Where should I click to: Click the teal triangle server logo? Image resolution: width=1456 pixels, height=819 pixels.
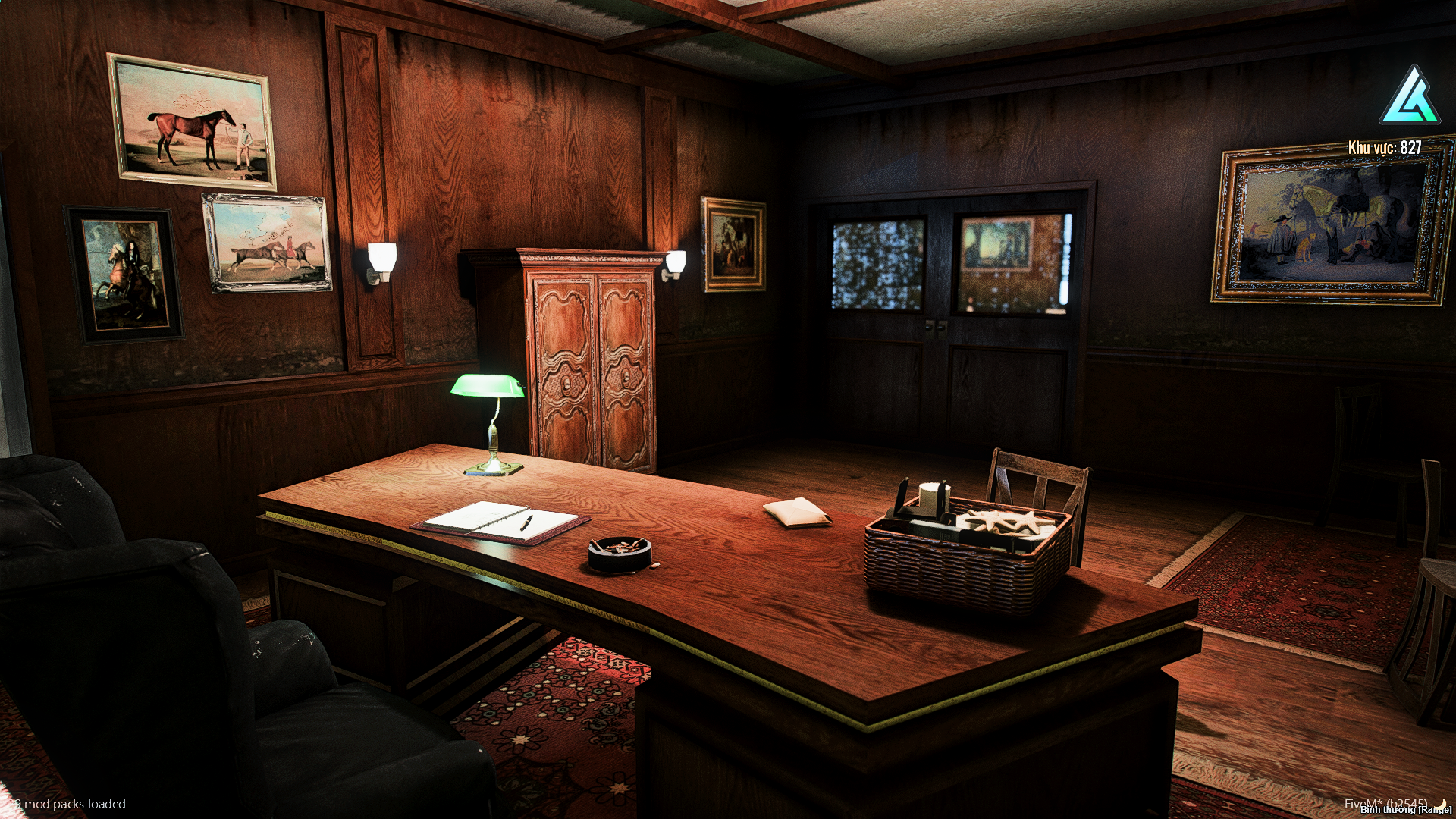[x=1410, y=96]
